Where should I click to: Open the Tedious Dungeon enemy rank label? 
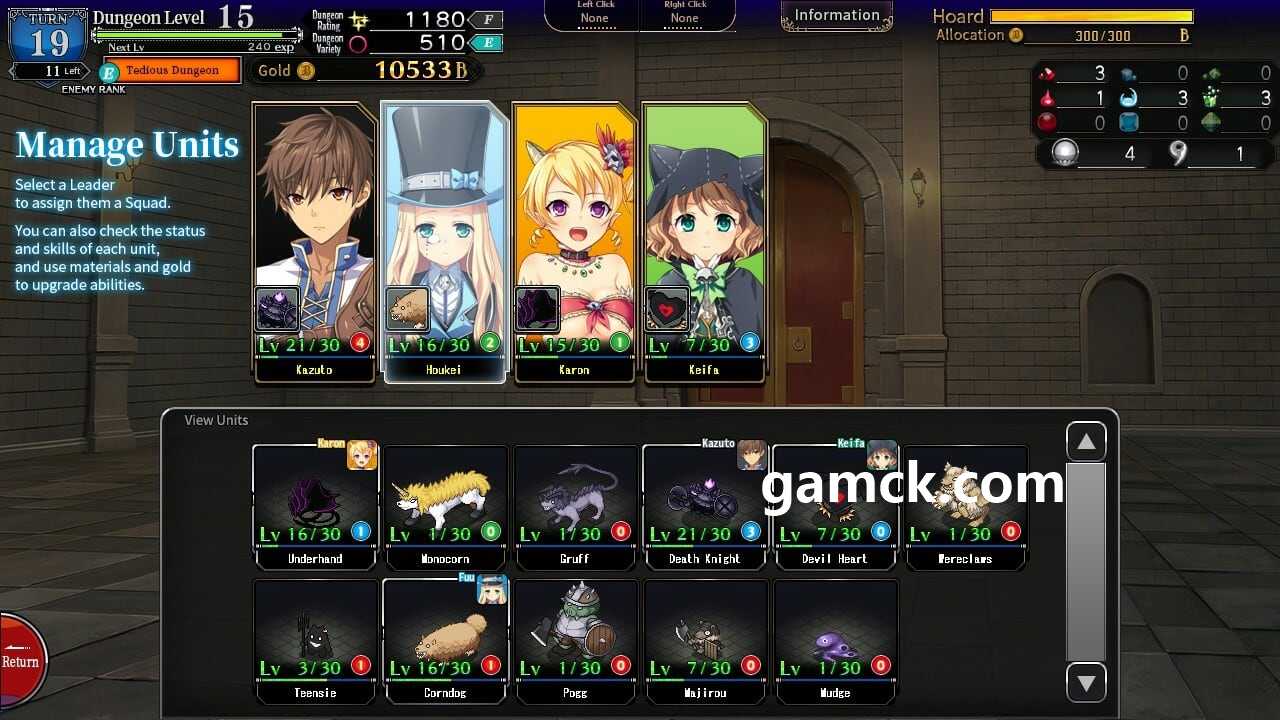point(172,71)
